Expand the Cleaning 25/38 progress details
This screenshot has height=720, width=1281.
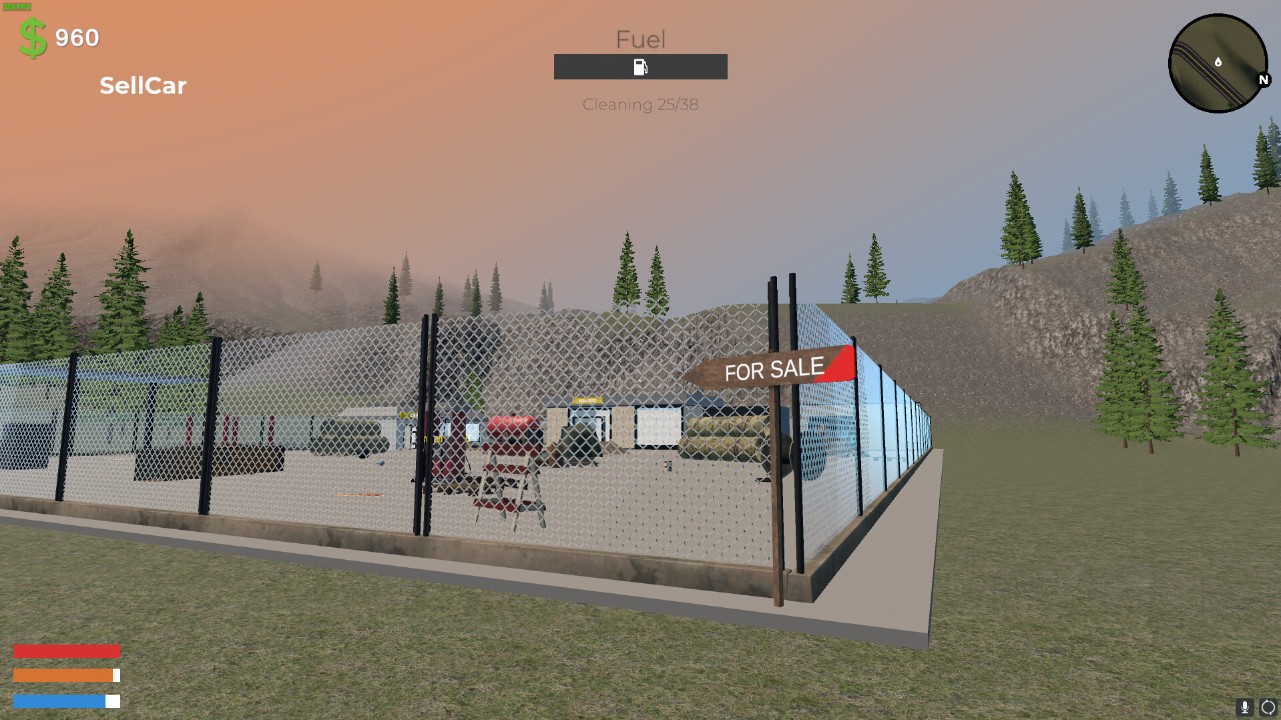tap(639, 104)
